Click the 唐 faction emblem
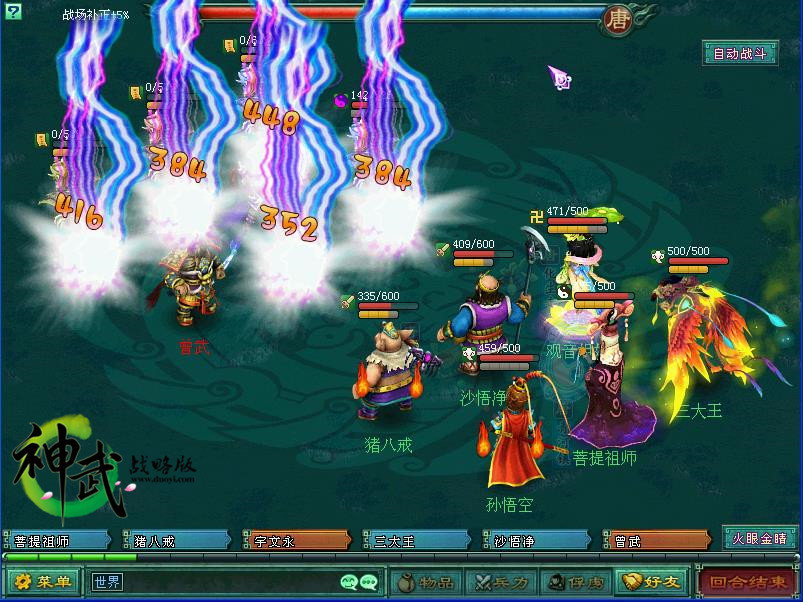The height and width of the screenshot is (602, 803). pos(616,19)
